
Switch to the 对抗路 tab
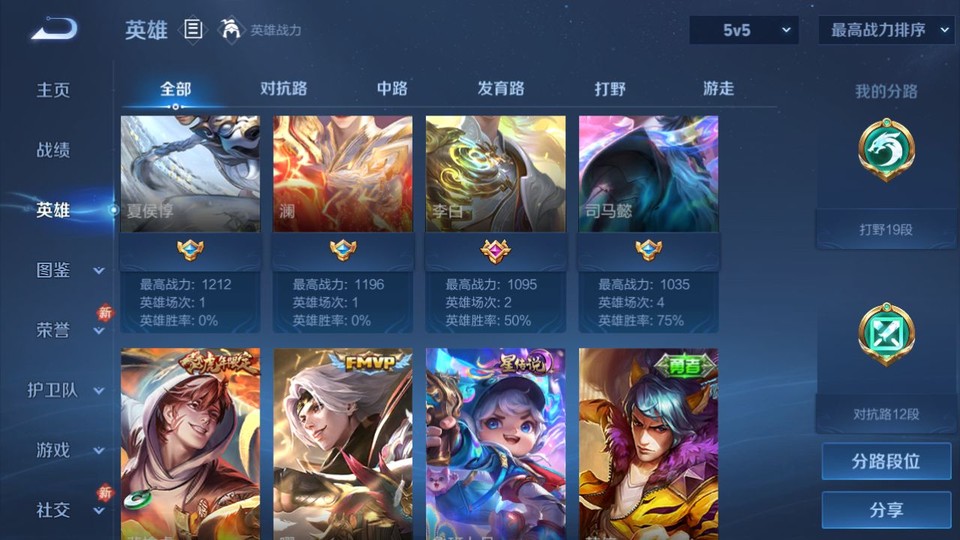[x=284, y=89]
